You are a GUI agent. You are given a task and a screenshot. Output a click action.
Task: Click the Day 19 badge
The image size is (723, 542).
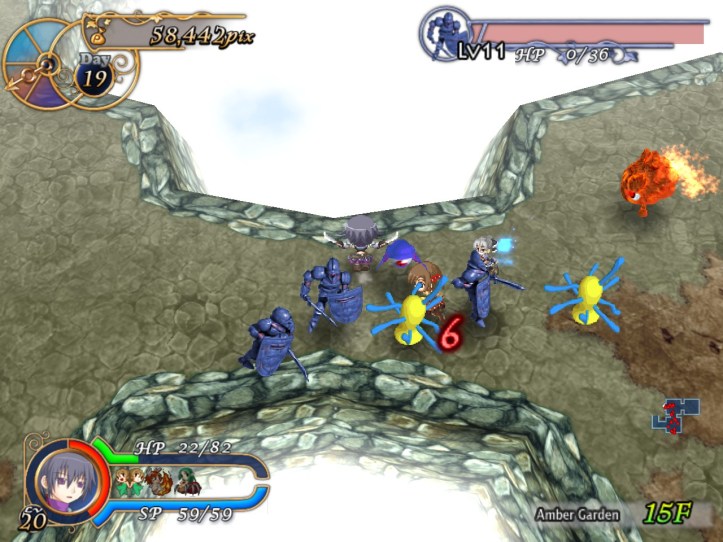click(95, 76)
